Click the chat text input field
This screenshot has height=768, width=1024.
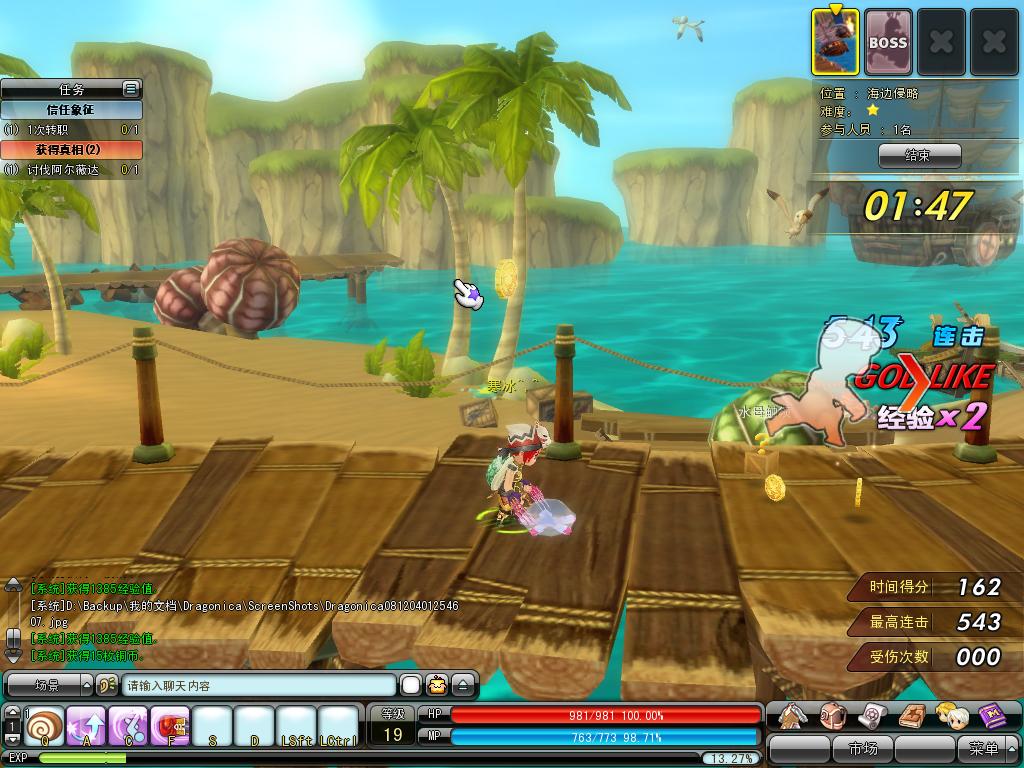259,686
